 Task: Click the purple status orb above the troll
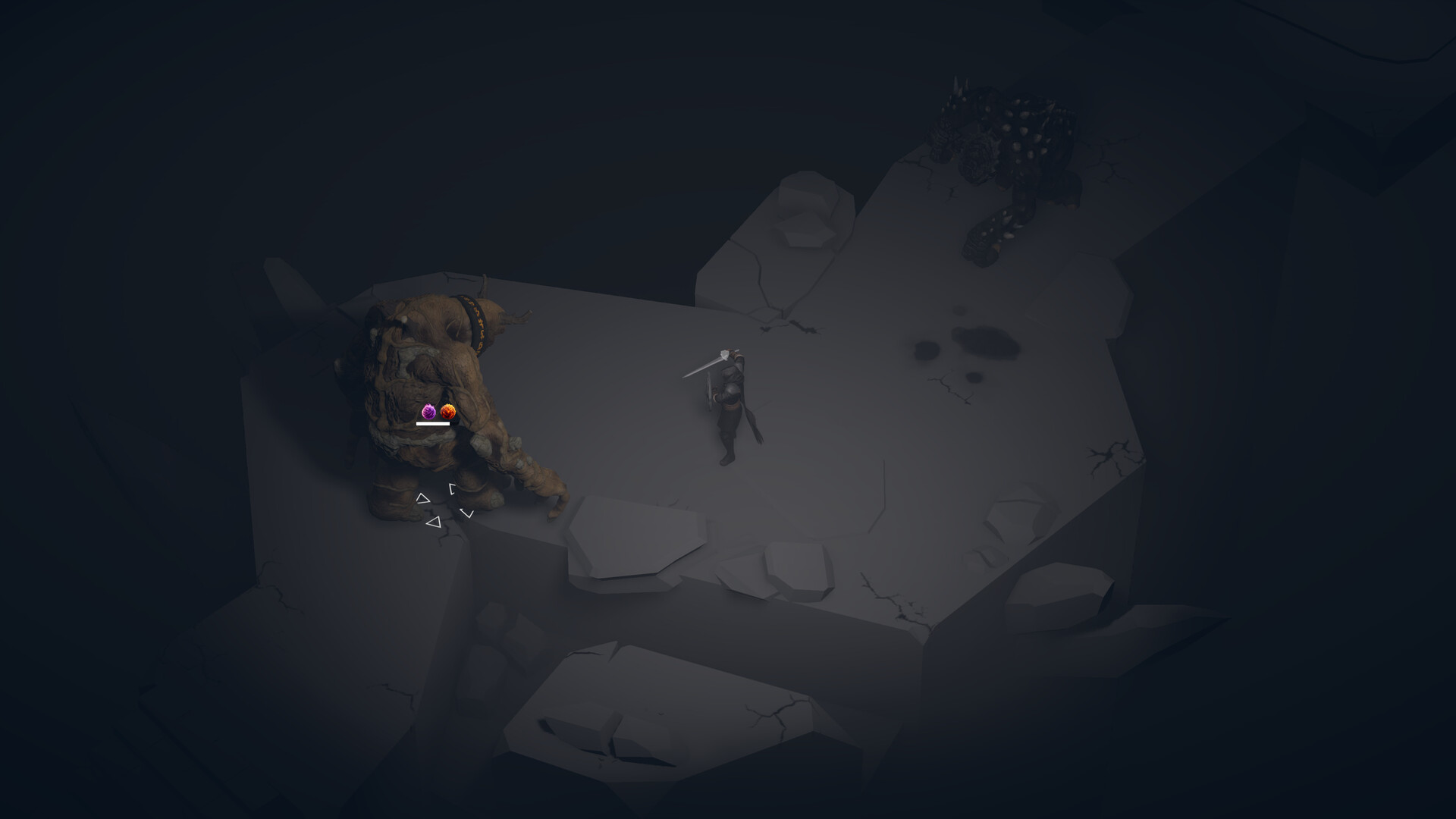point(429,413)
